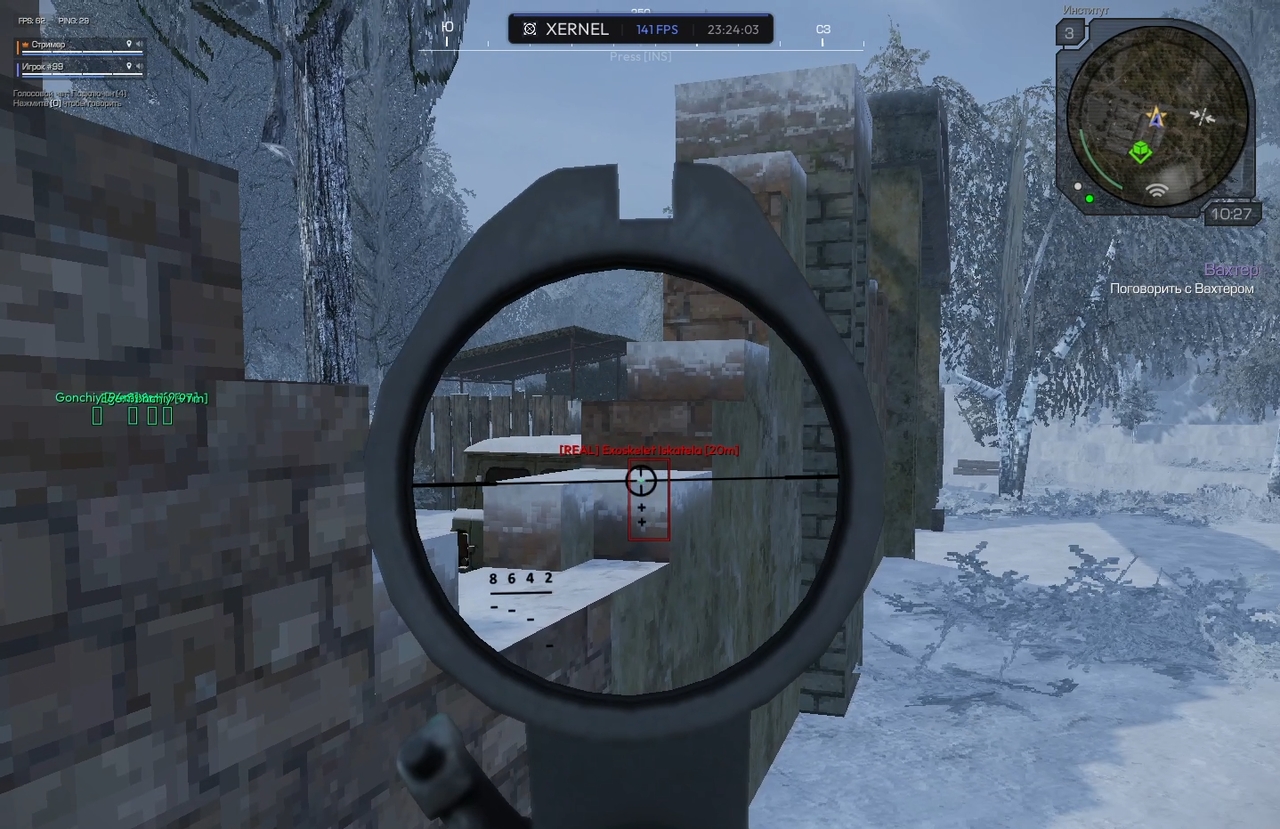Click the crossed-arrows marker on the minimap
1280x829 pixels.
(x=1204, y=116)
